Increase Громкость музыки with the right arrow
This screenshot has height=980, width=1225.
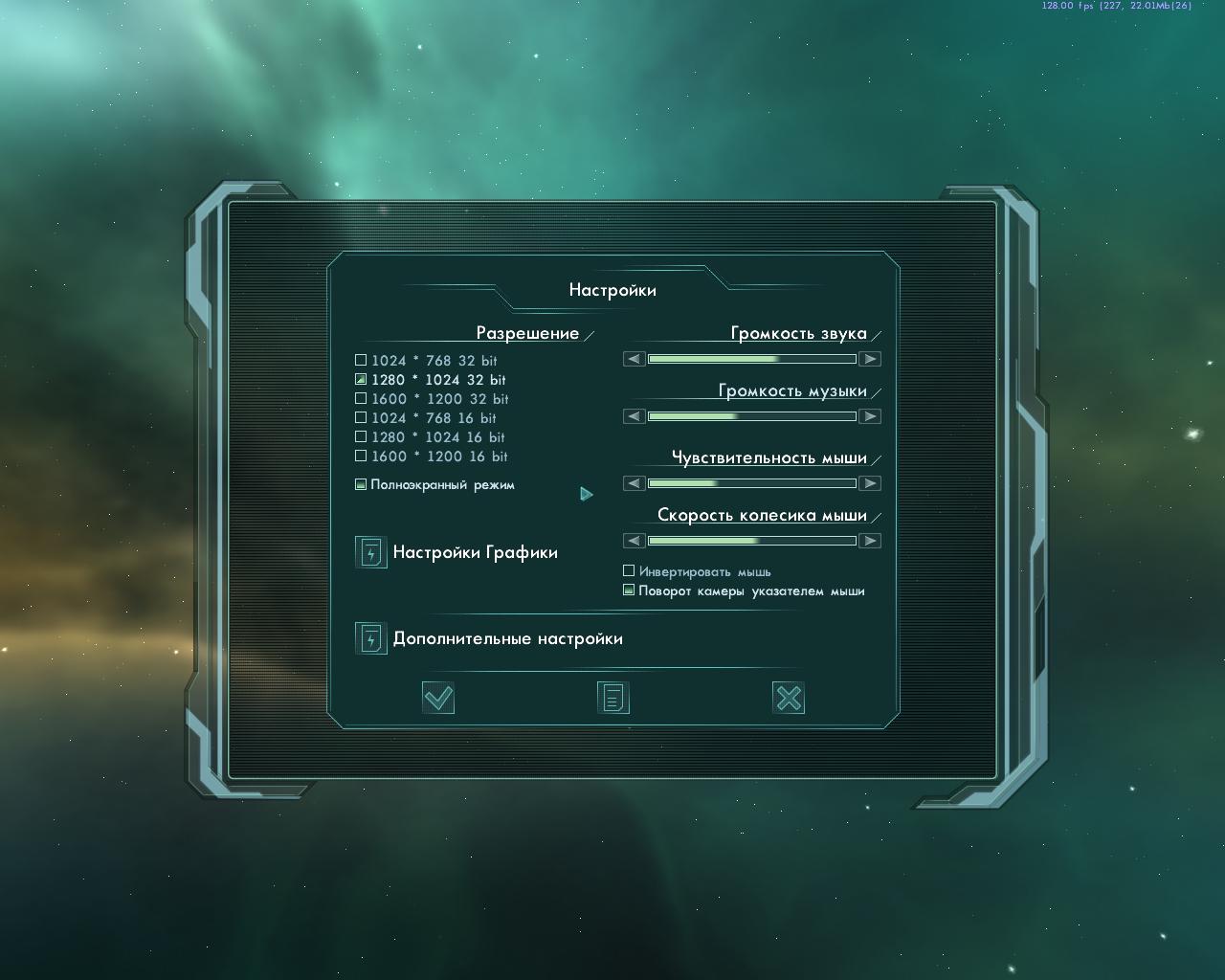coord(869,416)
